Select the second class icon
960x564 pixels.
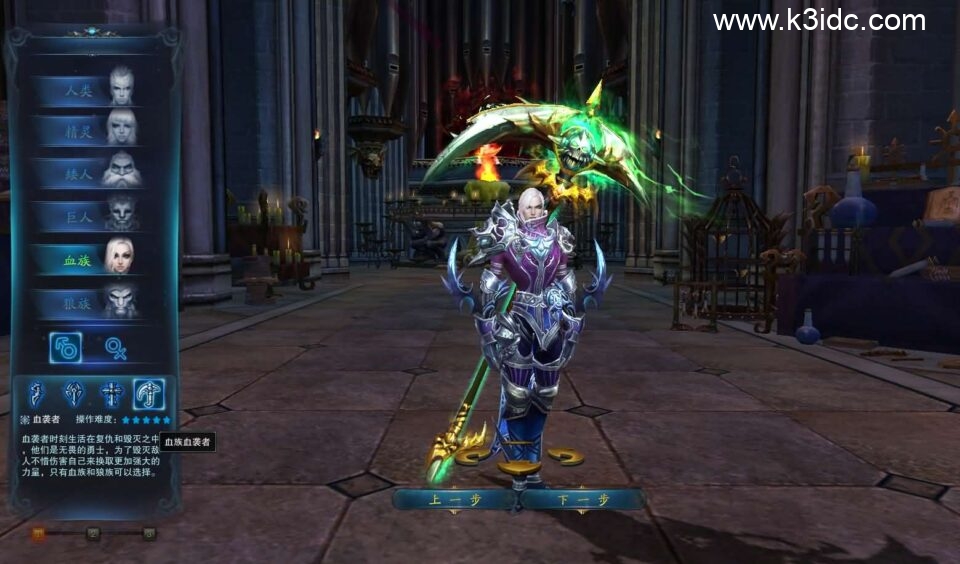tap(76, 393)
